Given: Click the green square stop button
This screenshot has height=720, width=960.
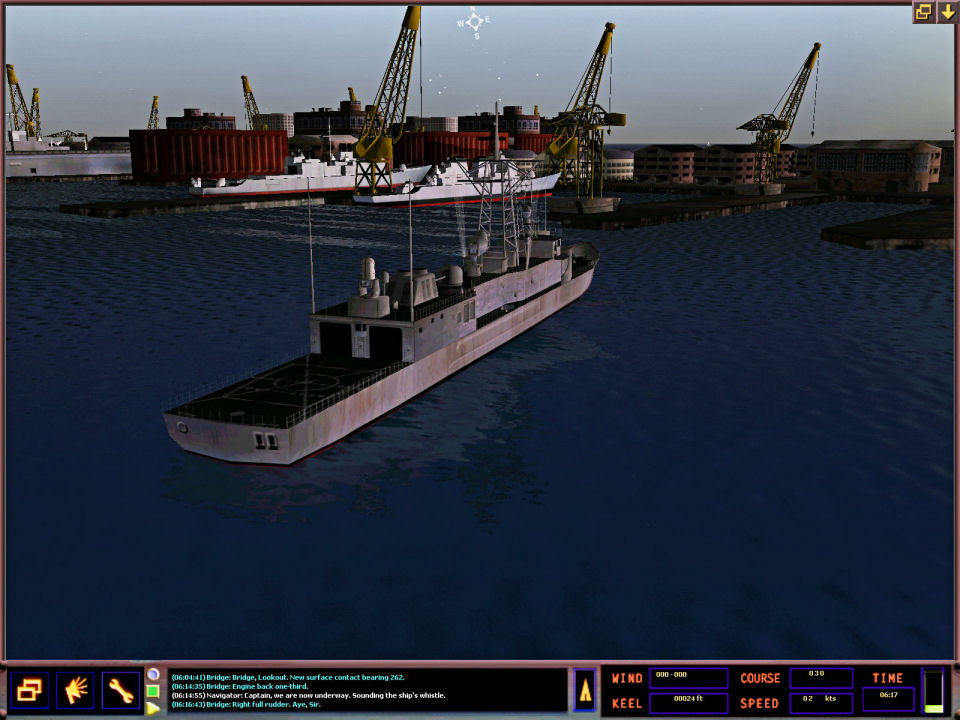Looking at the screenshot, I should pos(153,691).
